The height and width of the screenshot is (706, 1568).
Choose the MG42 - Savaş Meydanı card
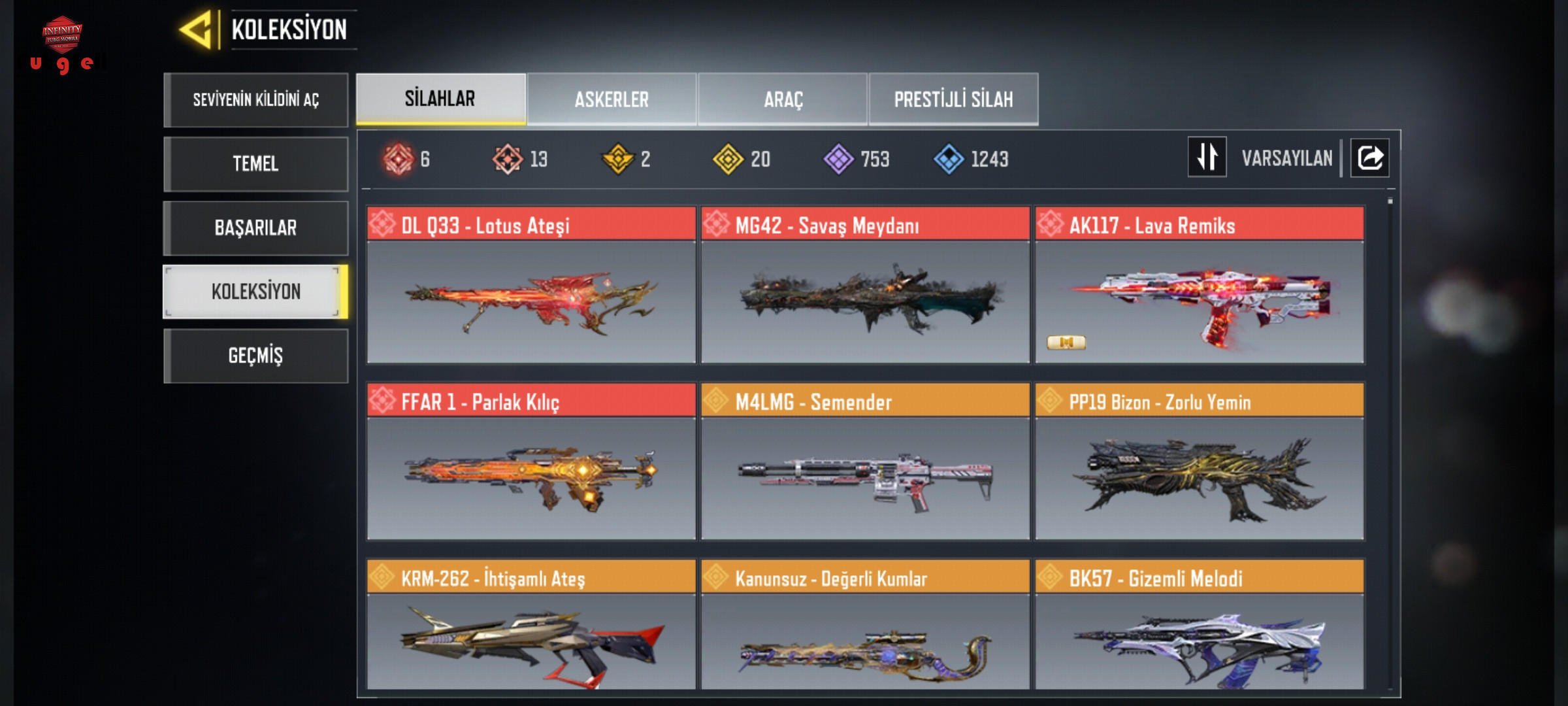pos(865,286)
